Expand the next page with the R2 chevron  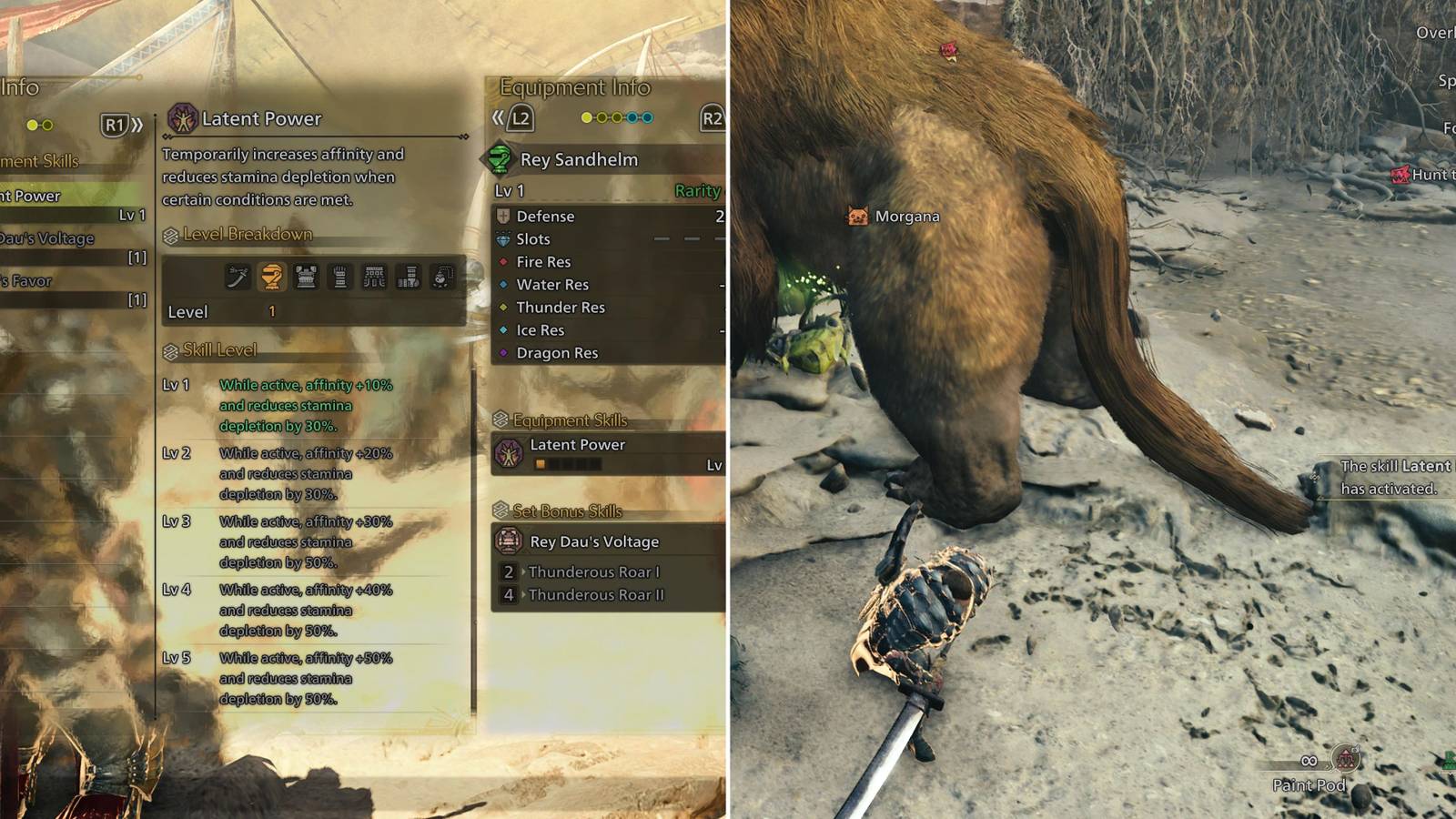(x=713, y=116)
